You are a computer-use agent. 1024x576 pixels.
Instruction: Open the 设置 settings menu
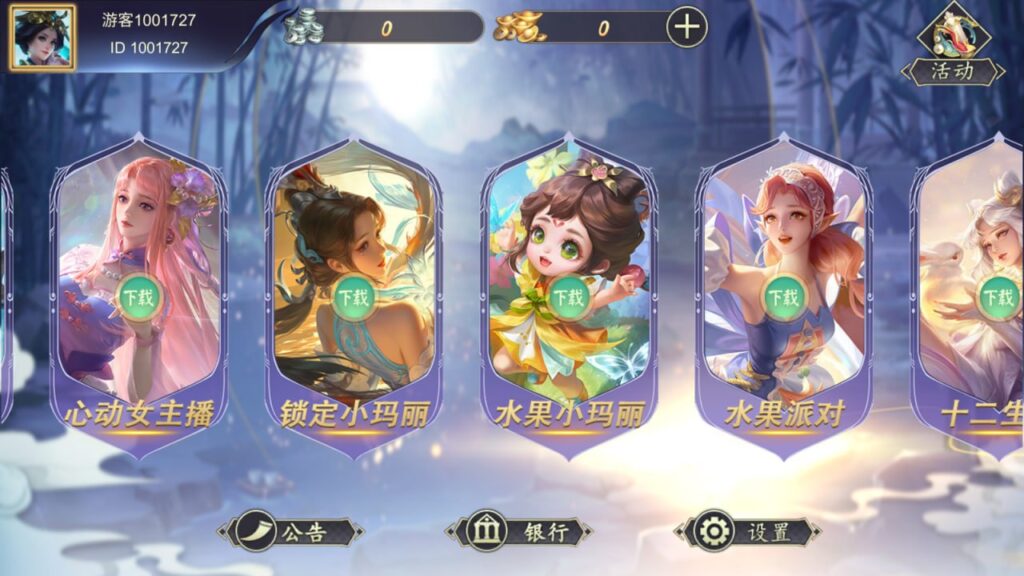[747, 532]
